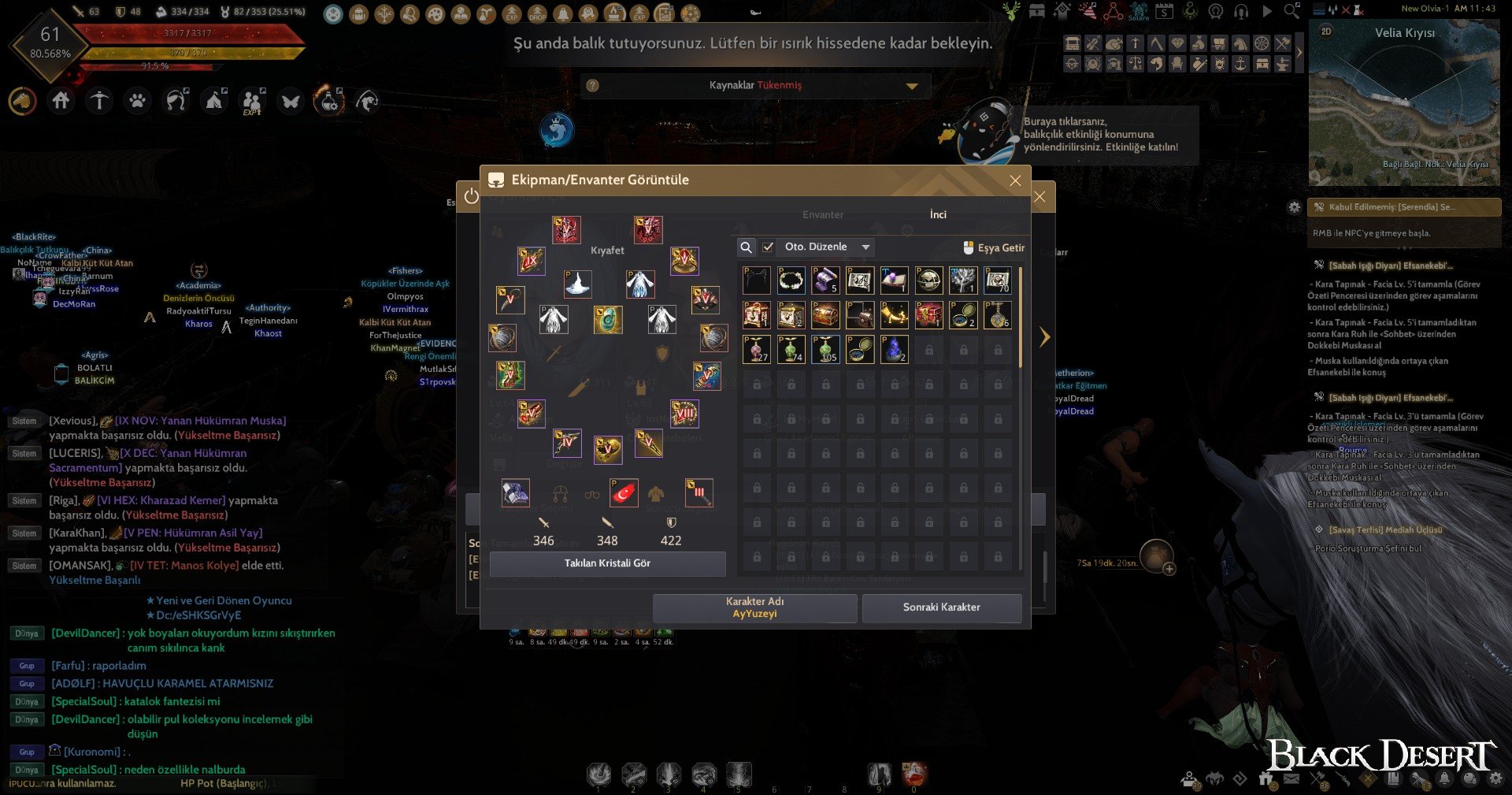Viewport: 1512px width, 795px height.
Task: Switch to the Envanter tab
Action: point(822,214)
